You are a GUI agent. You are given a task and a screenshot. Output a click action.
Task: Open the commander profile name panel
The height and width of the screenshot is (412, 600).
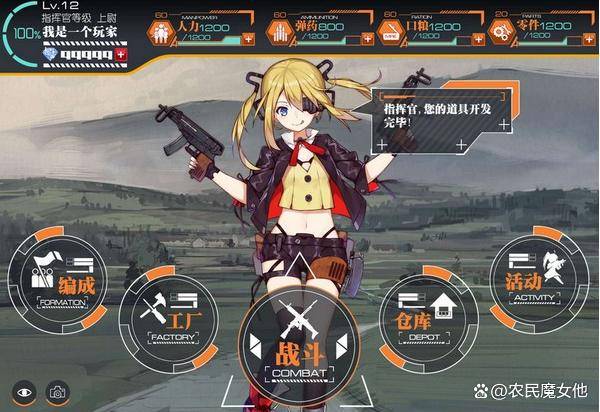click(x=76, y=32)
